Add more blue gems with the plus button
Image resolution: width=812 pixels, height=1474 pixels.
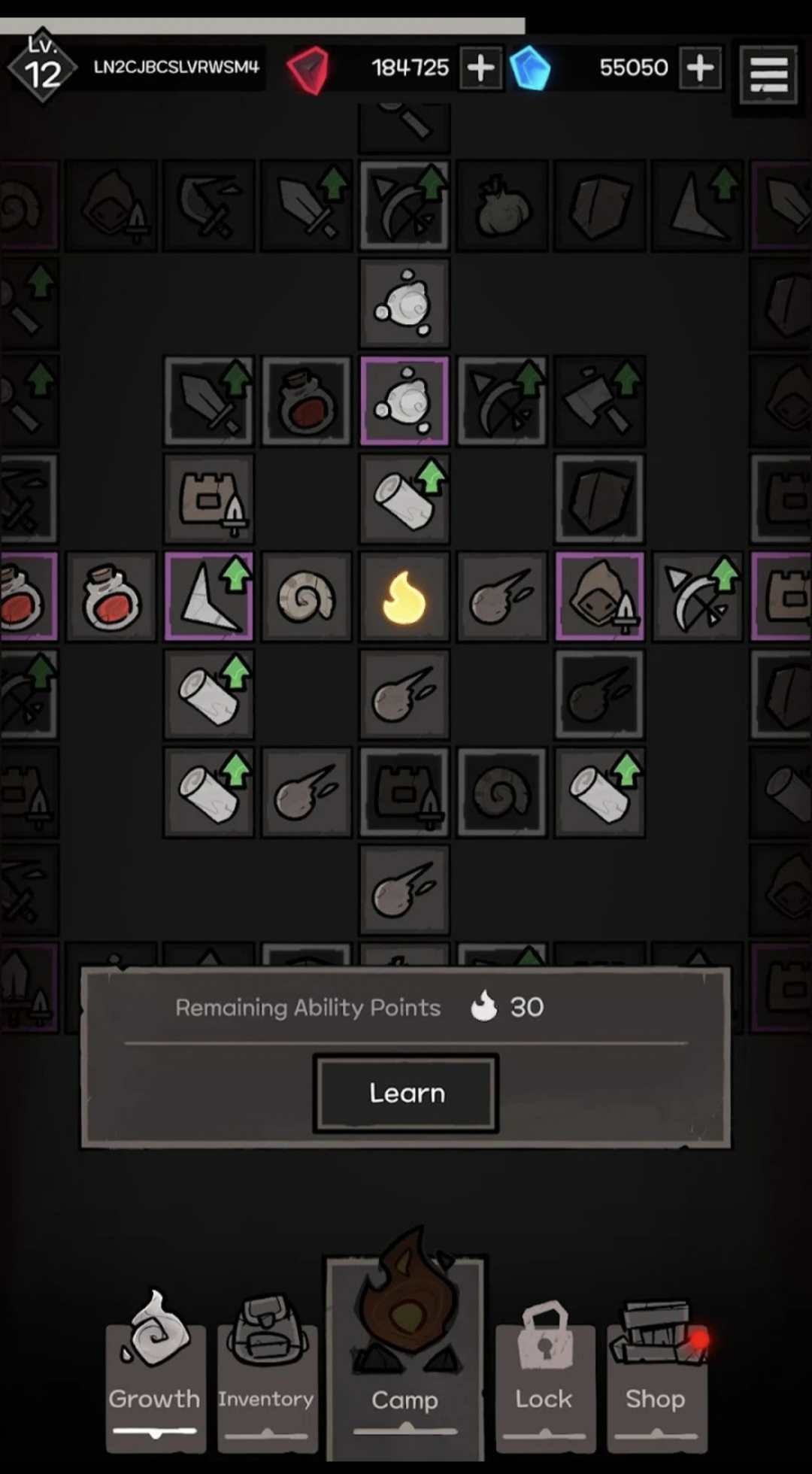tap(700, 68)
